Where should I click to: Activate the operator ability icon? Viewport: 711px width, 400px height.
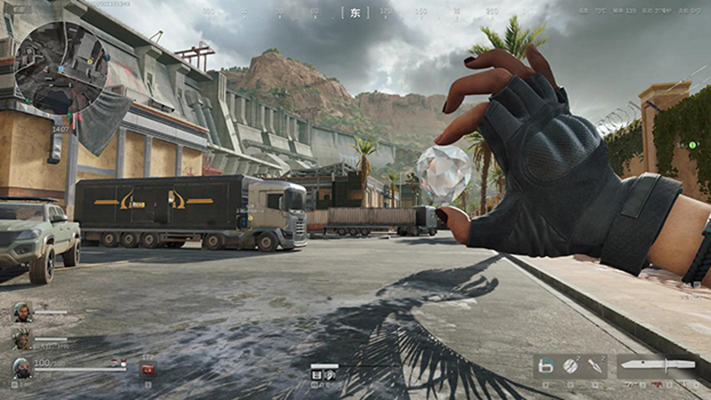coord(545,368)
